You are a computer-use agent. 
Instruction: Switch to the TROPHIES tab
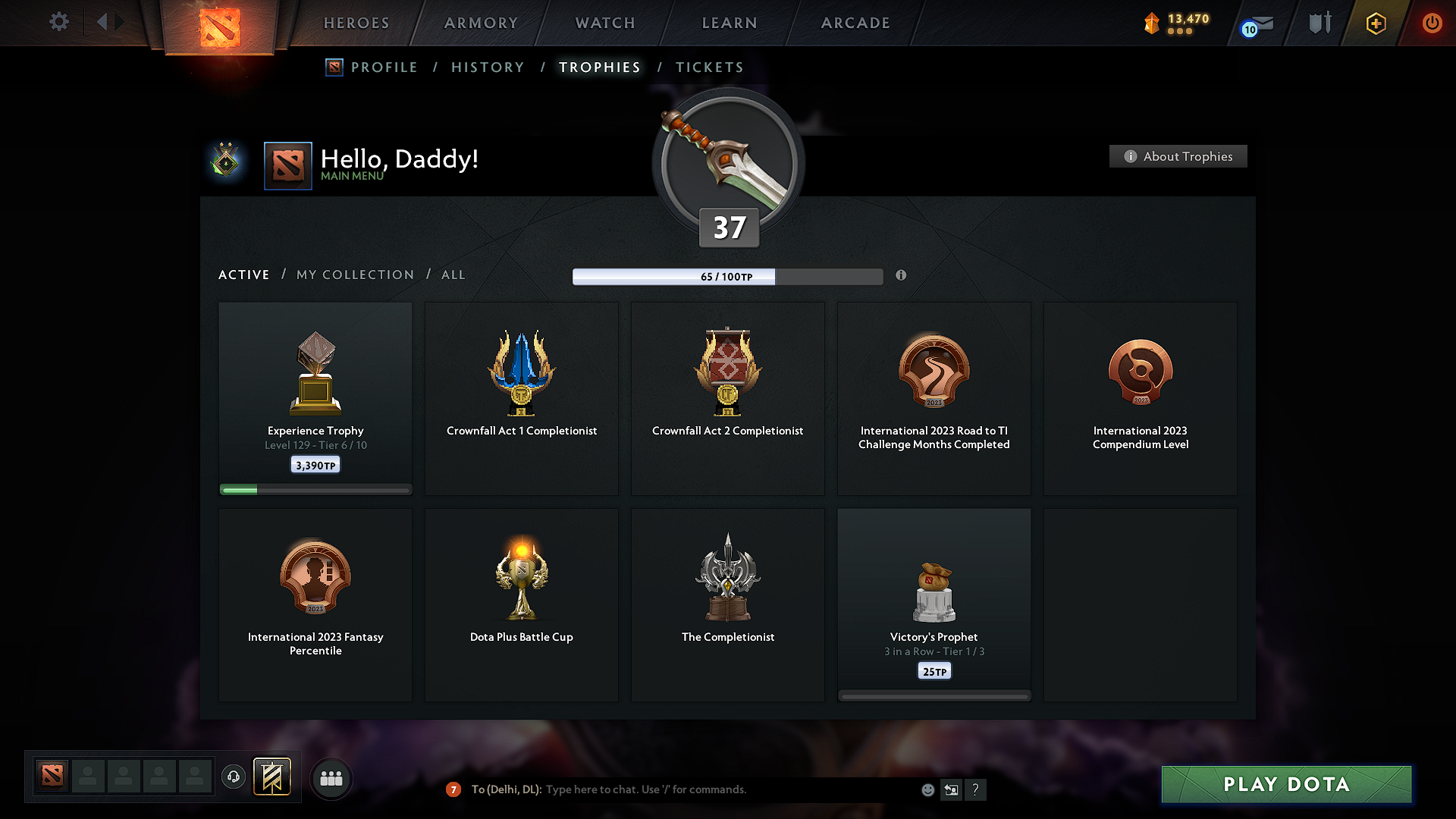599,67
